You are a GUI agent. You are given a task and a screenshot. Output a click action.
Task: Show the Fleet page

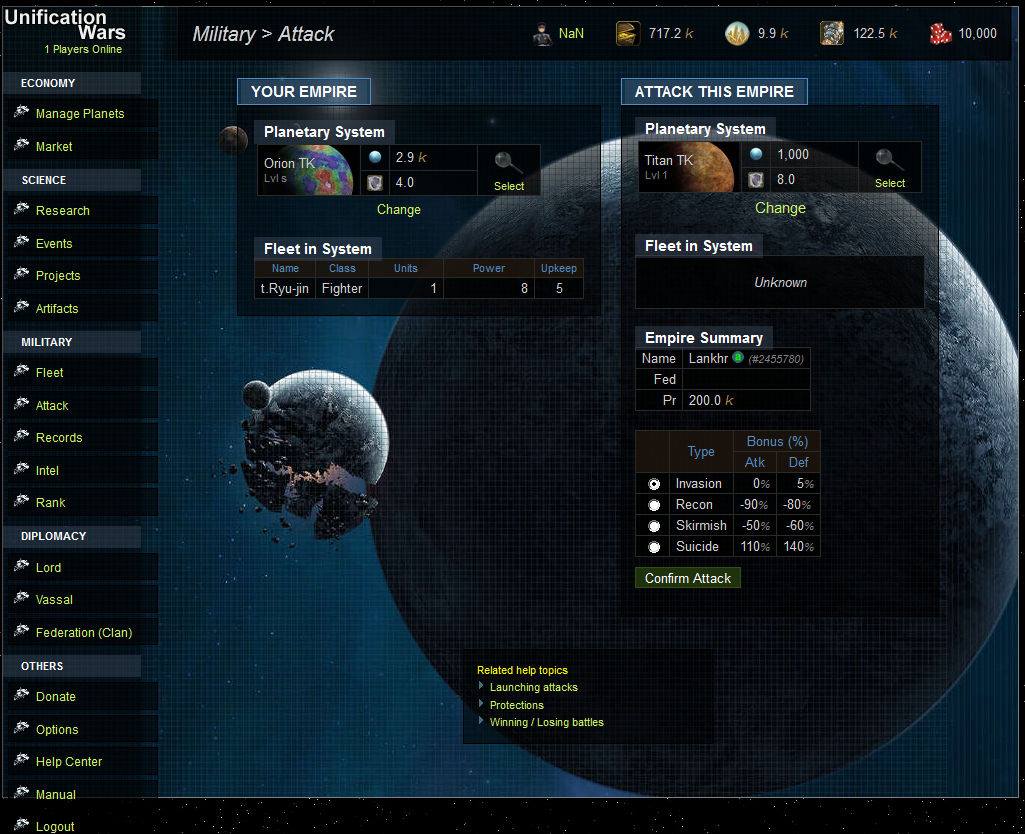pos(49,373)
